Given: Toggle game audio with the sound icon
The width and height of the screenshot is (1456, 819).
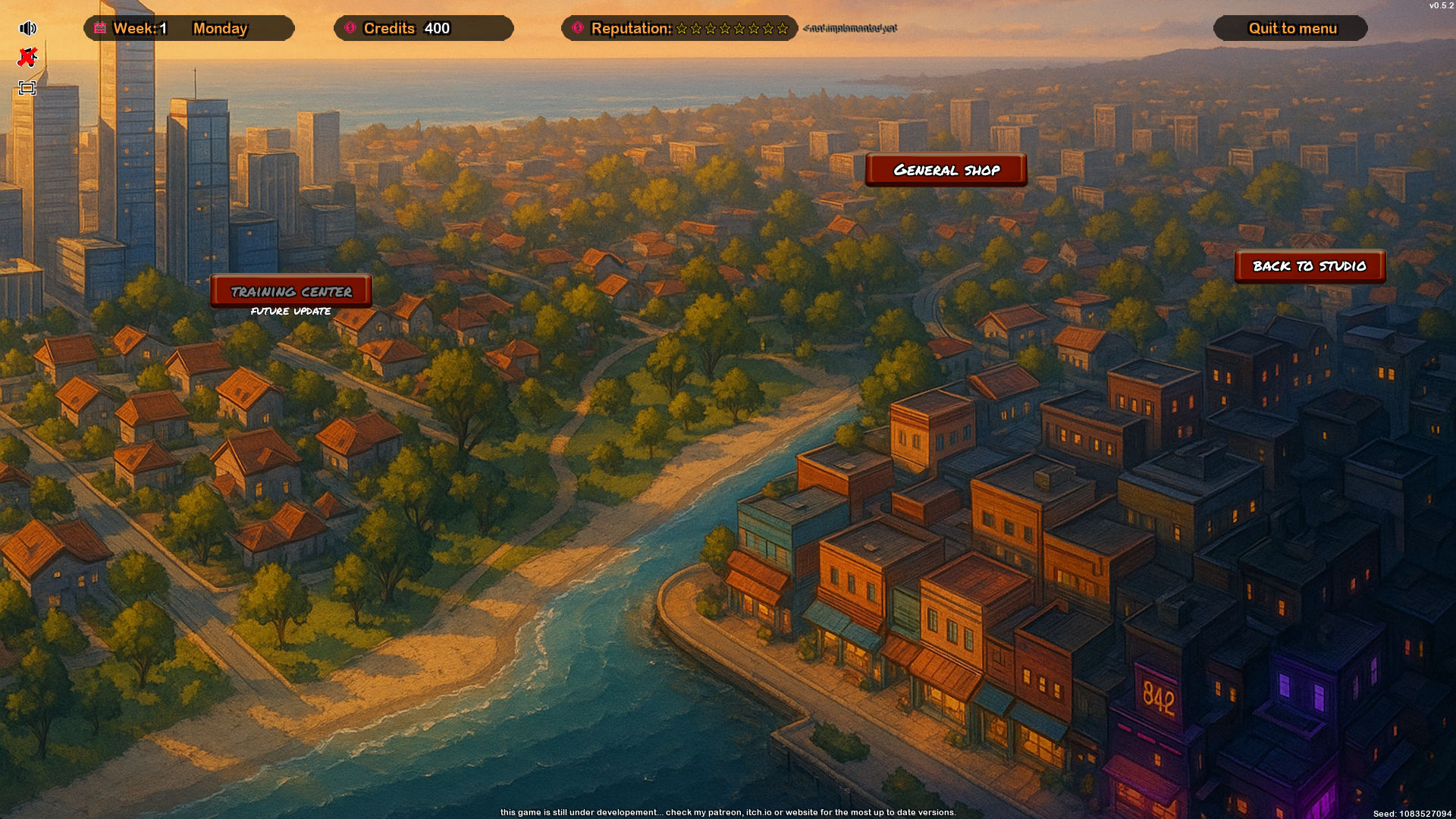Looking at the screenshot, I should [x=27, y=27].
